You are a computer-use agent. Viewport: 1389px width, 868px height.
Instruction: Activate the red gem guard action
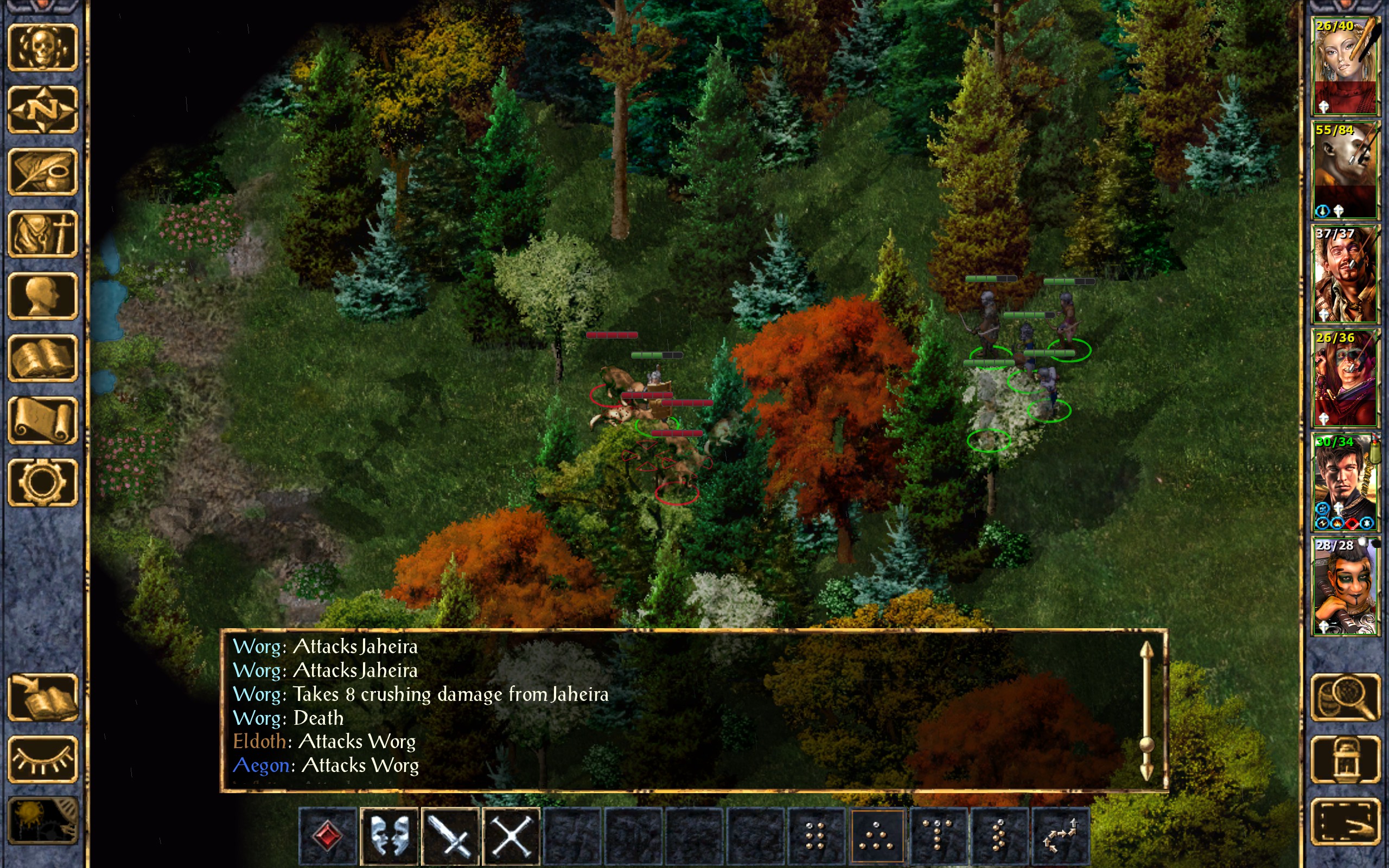point(328,835)
